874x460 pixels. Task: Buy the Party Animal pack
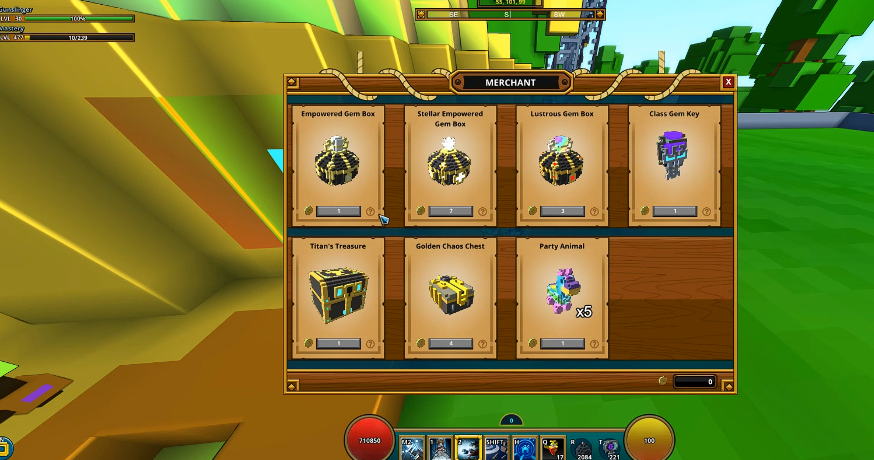pos(562,343)
